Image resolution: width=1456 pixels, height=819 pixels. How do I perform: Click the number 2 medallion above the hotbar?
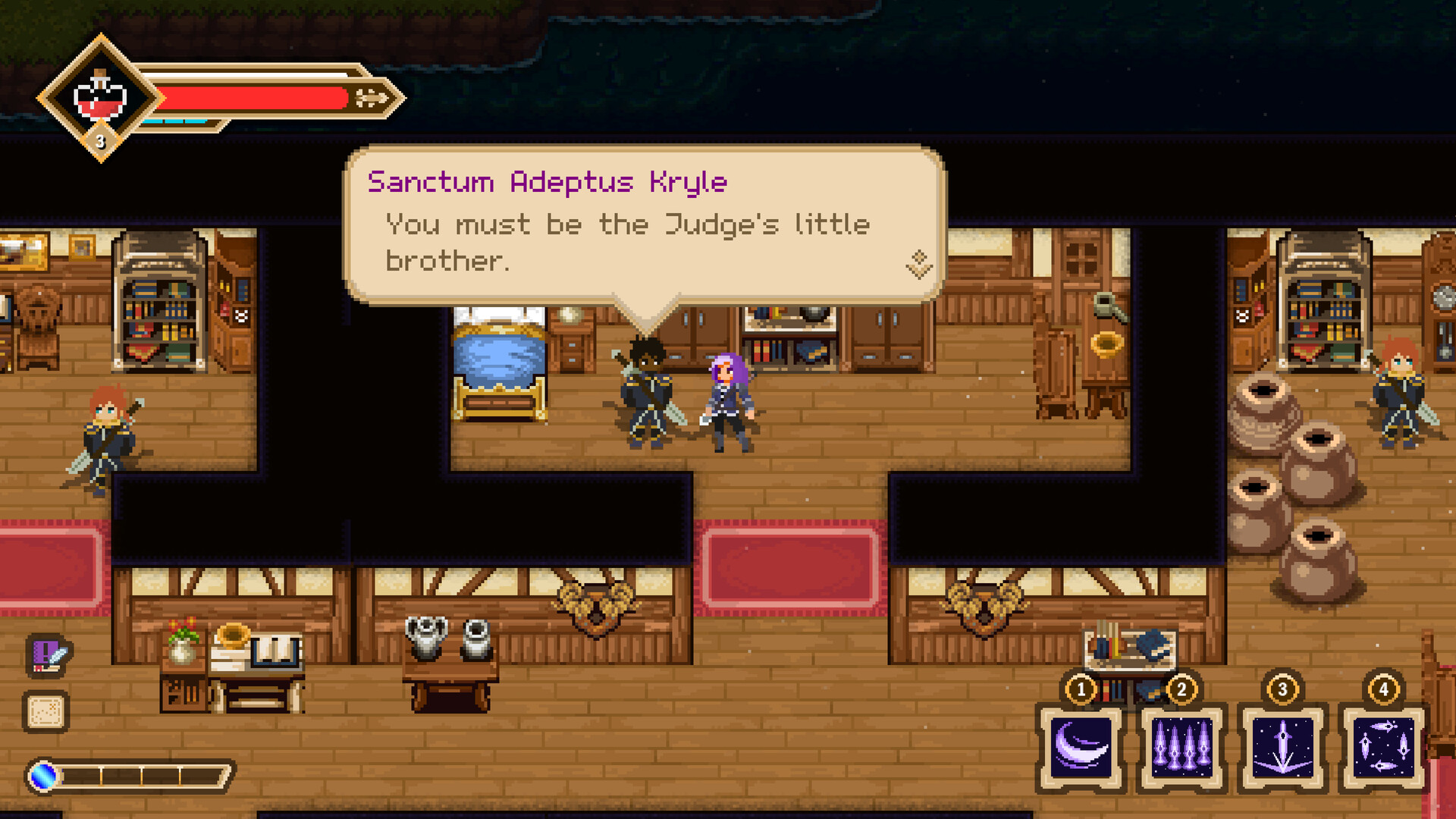click(1179, 690)
